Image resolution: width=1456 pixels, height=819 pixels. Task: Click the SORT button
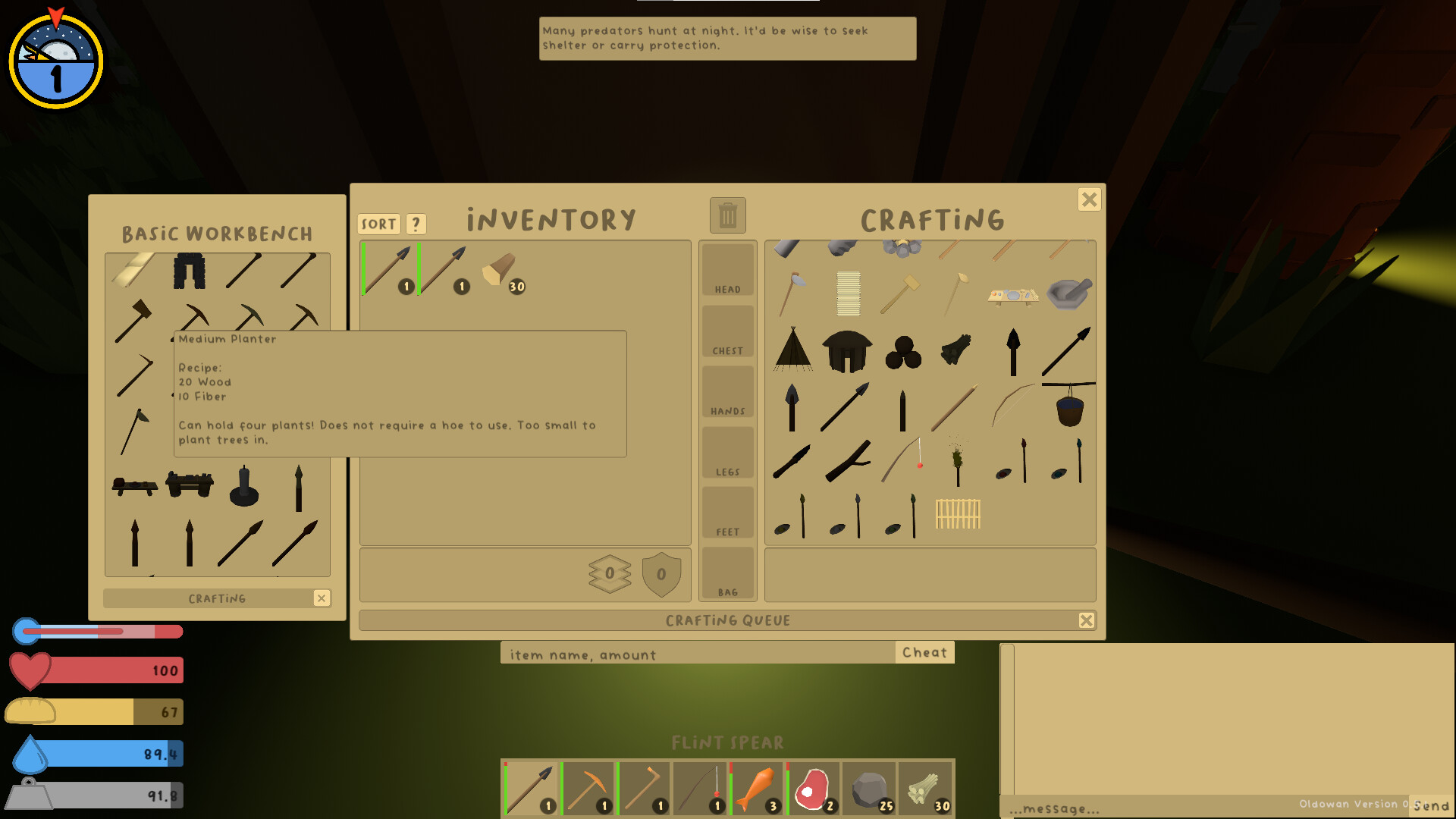click(x=378, y=224)
